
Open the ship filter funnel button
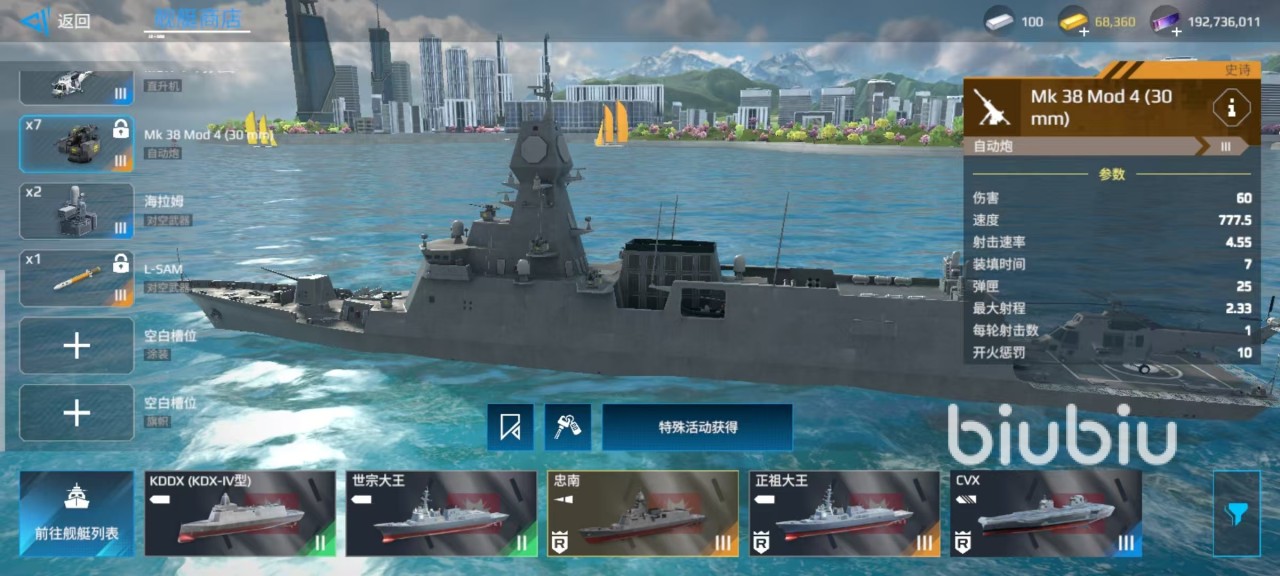(x=1236, y=514)
